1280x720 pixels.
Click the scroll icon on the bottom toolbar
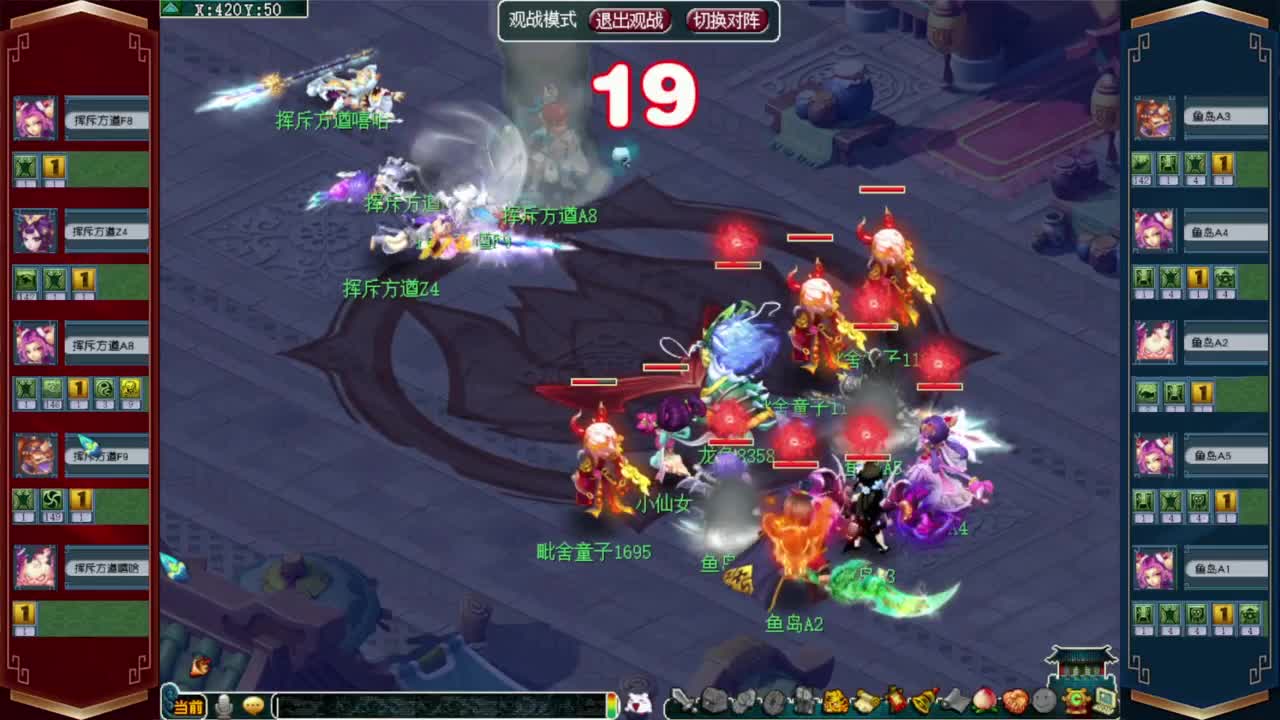pos(866,700)
